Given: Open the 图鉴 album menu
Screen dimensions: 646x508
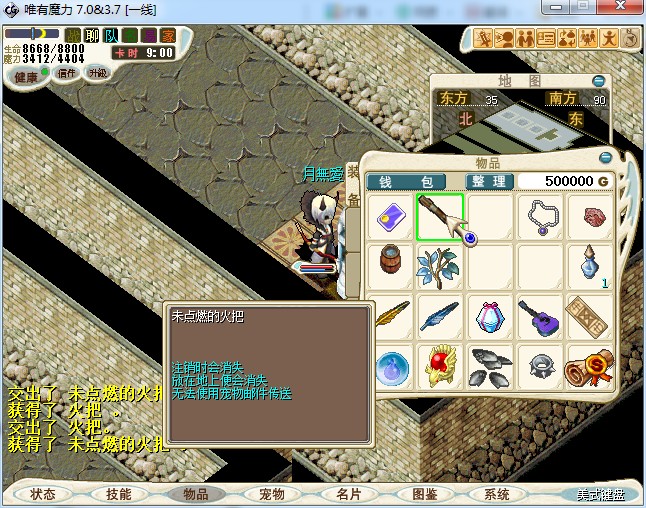Looking at the screenshot, I should coord(424,494).
